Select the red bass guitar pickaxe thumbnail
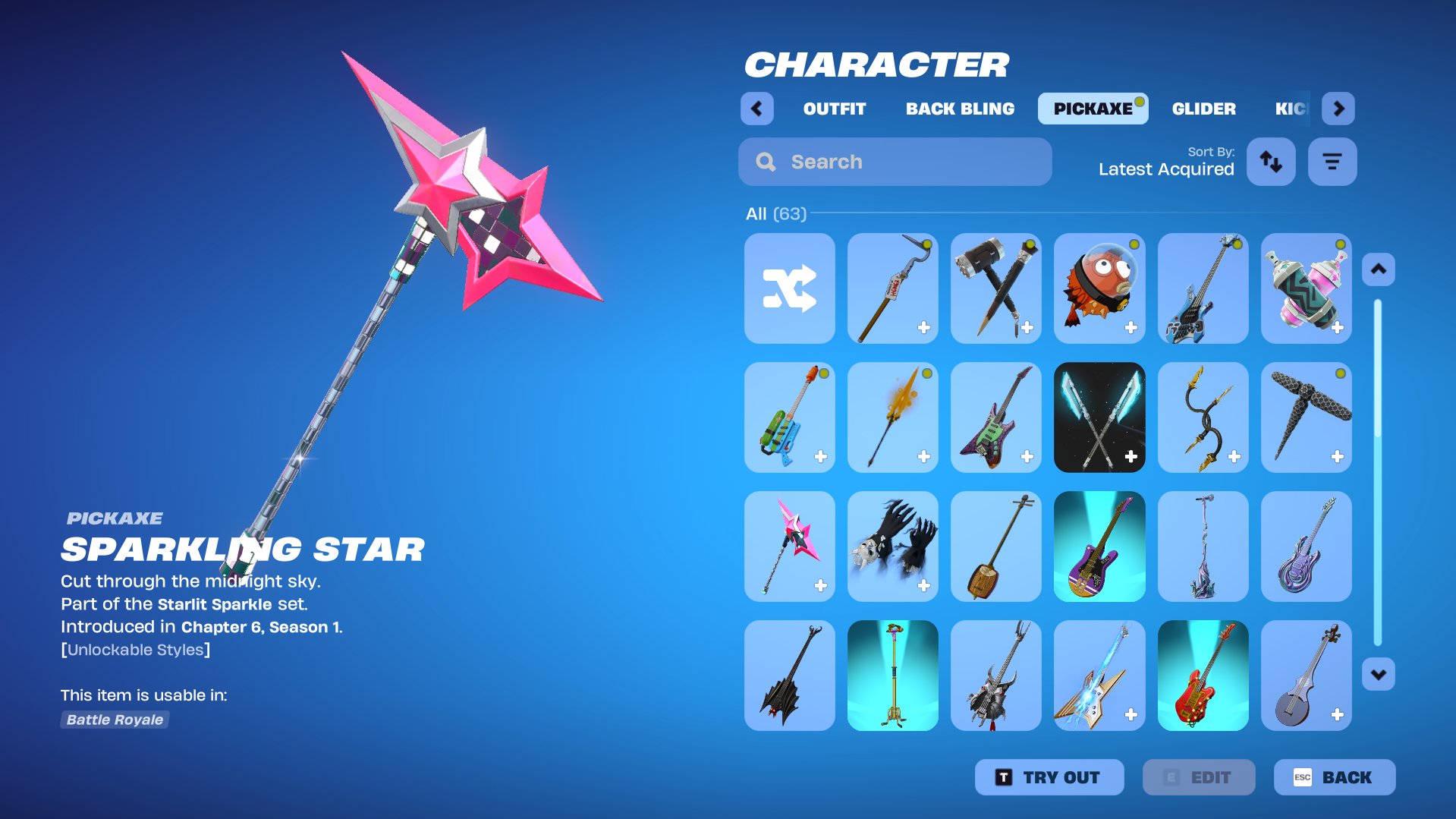 tap(1203, 676)
